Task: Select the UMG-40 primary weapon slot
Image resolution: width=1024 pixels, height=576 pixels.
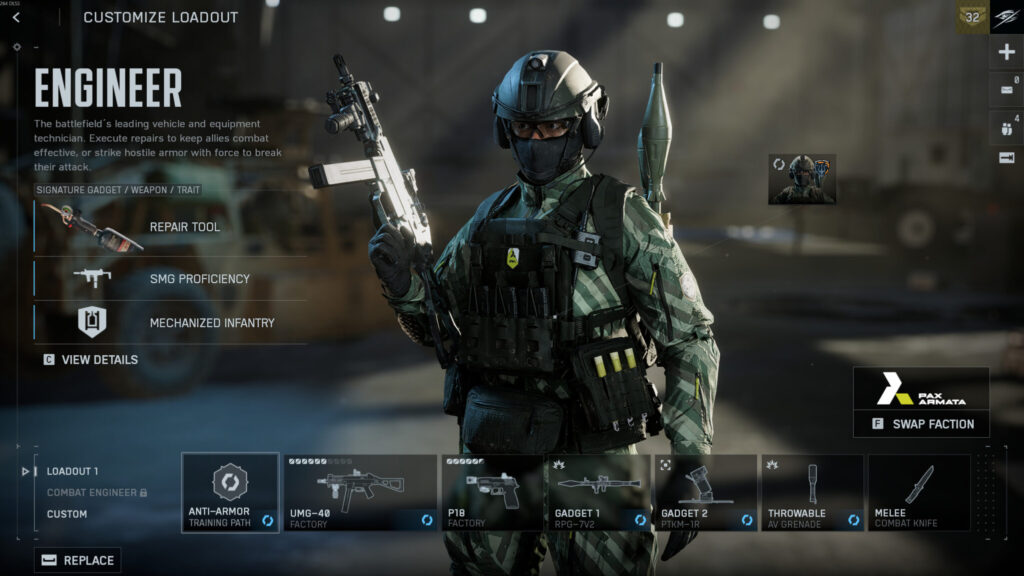Action: point(360,492)
